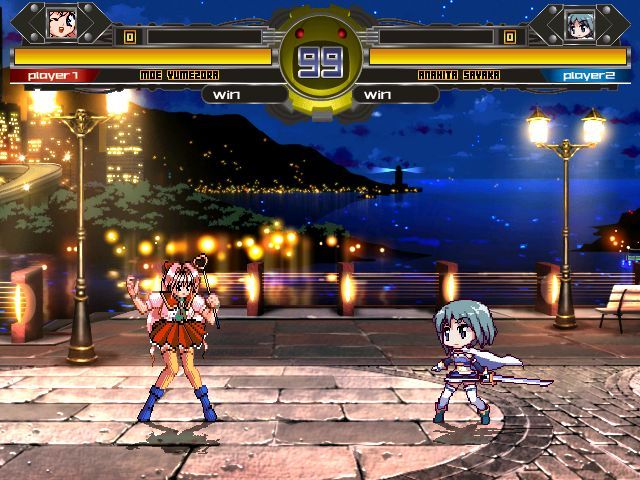
Task: Select Anahita Sayaka's player 2 portrait
Action: 578,23
